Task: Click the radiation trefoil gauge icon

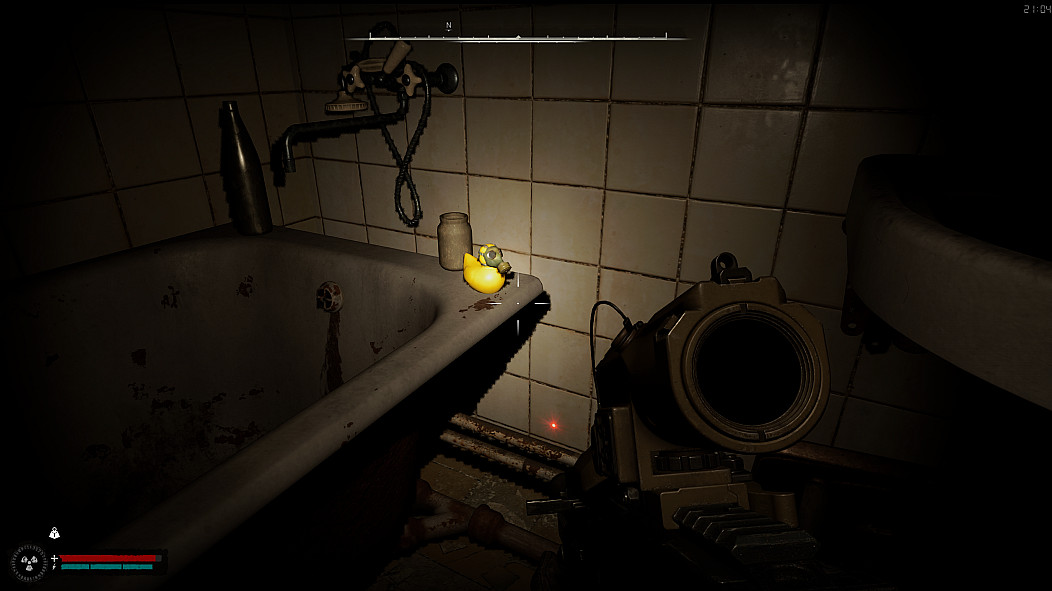Action: point(29,562)
